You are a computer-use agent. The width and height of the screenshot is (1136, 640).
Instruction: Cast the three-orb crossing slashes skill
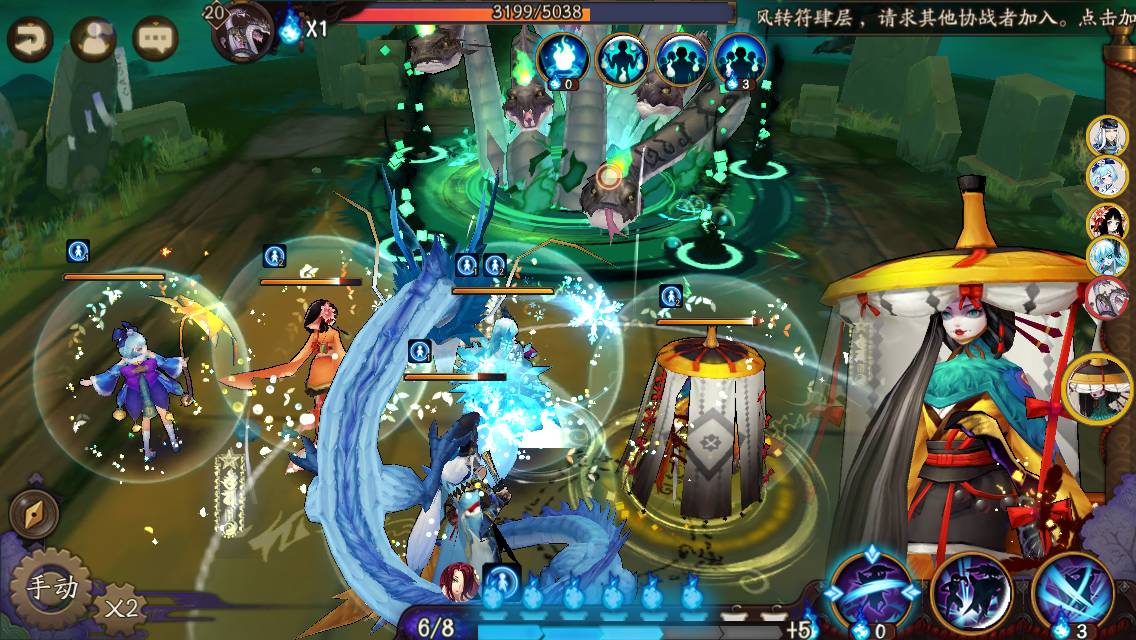coord(1072,594)
